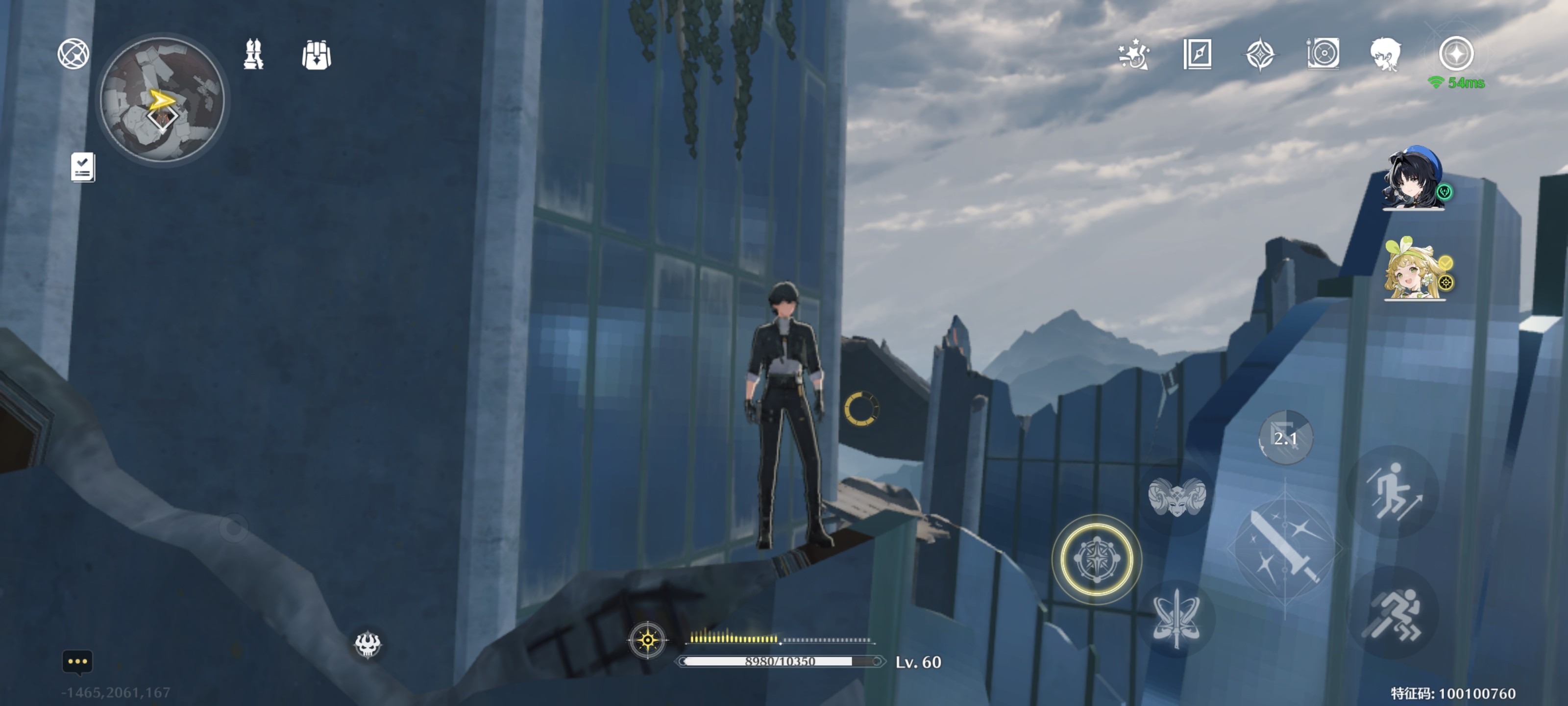Tap the sword basic attack button
Screen dimensions: 1568x706
1284,548
